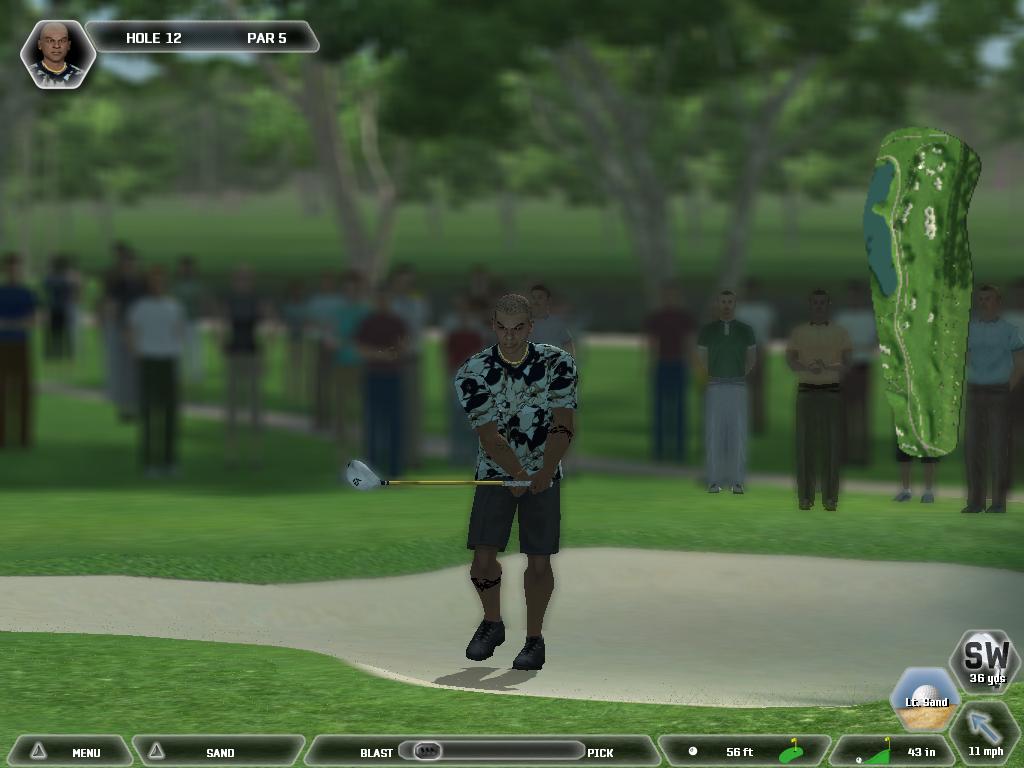The image size is (1024, 768).
Task: Click the 11 mph wind arrow indicator
Action: [x=985, y=732]
